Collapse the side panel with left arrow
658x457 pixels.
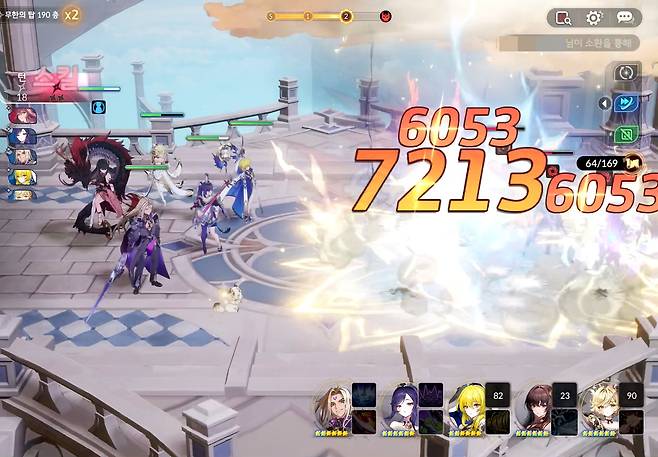(x=604, y=102)
